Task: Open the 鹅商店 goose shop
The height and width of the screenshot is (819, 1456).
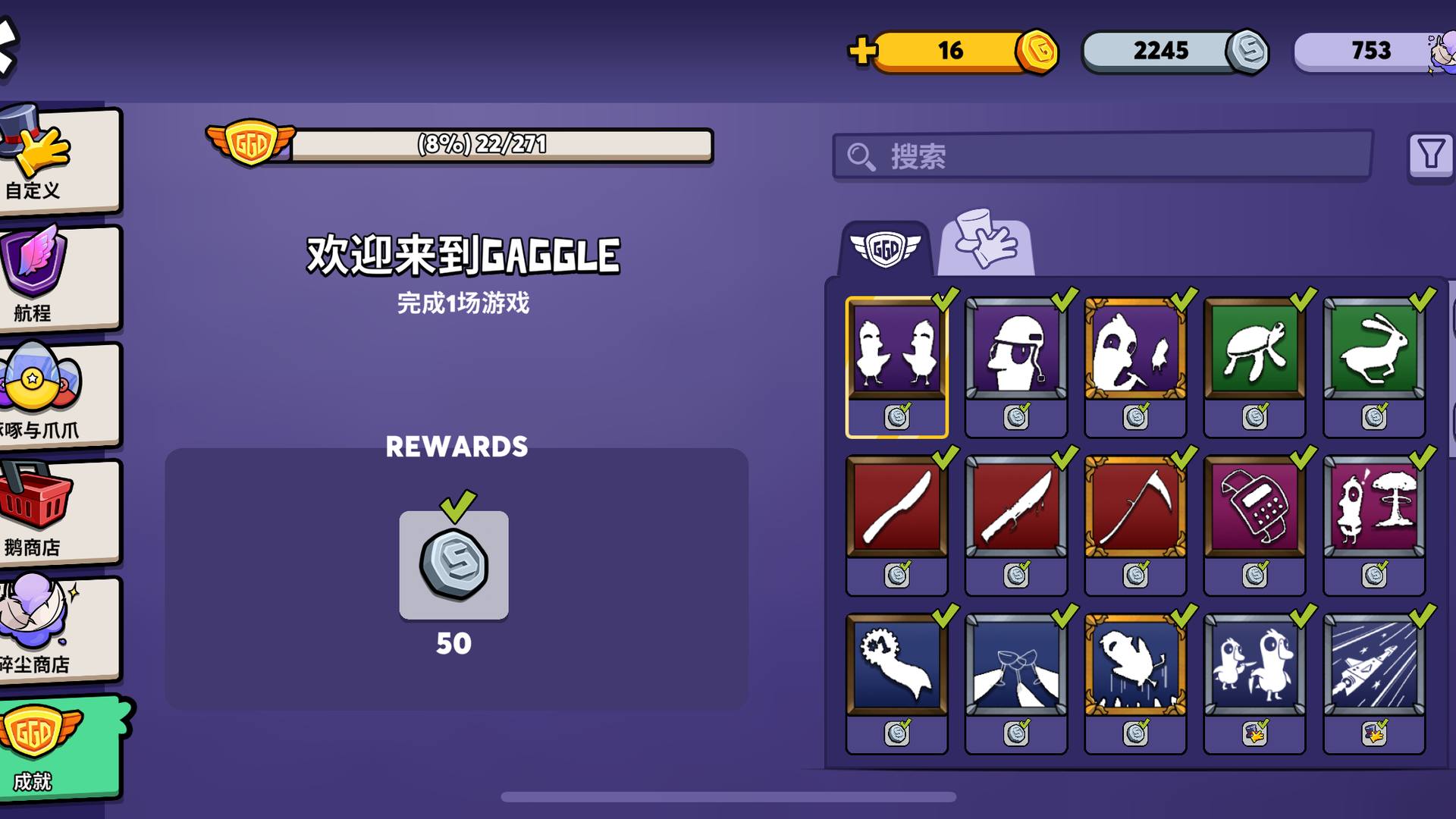Action: pos(59,513)
